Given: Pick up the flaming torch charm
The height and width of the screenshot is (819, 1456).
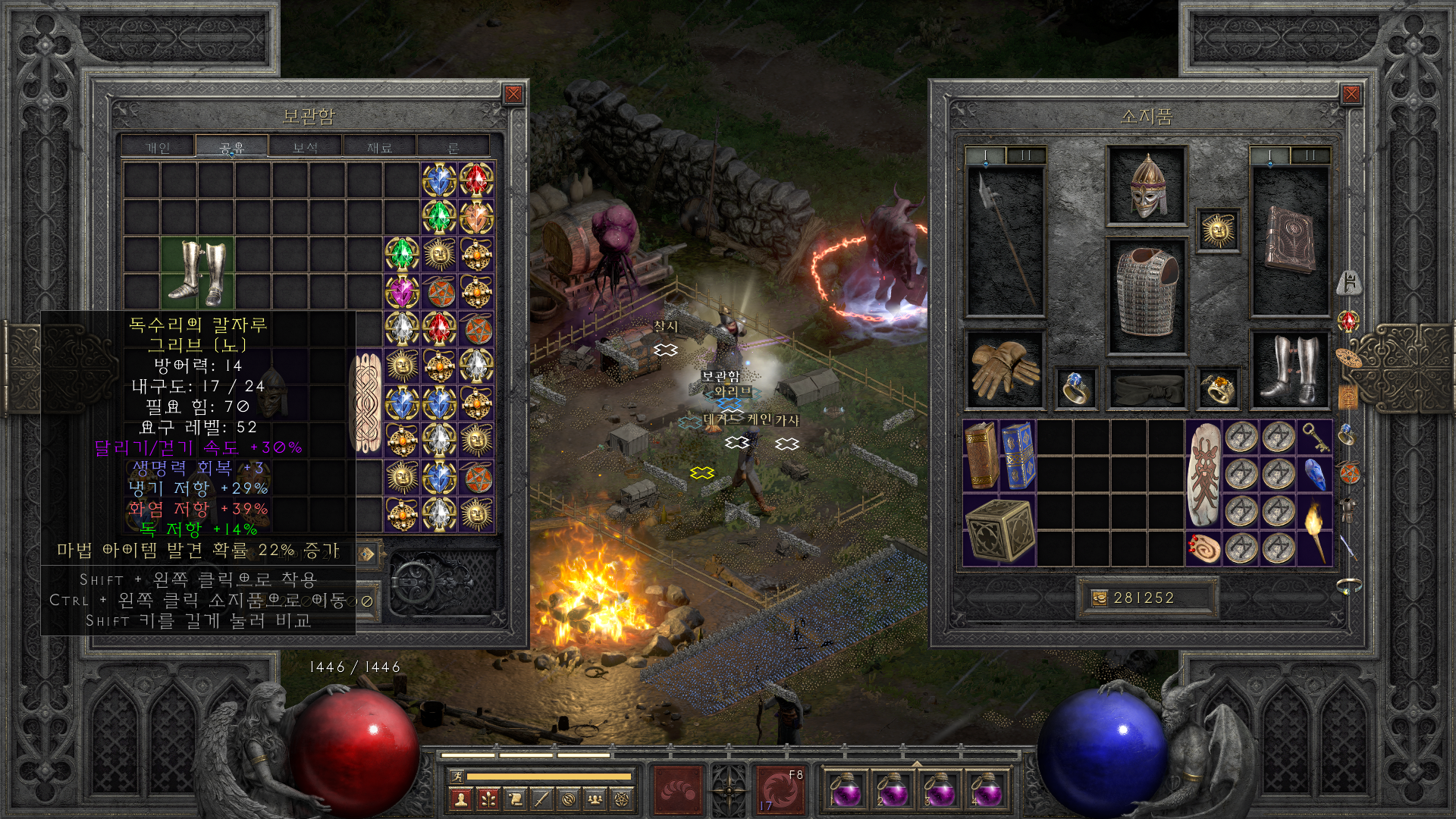Looking at the screenshot, I should pyautogui.click(x=1315, y=529).
